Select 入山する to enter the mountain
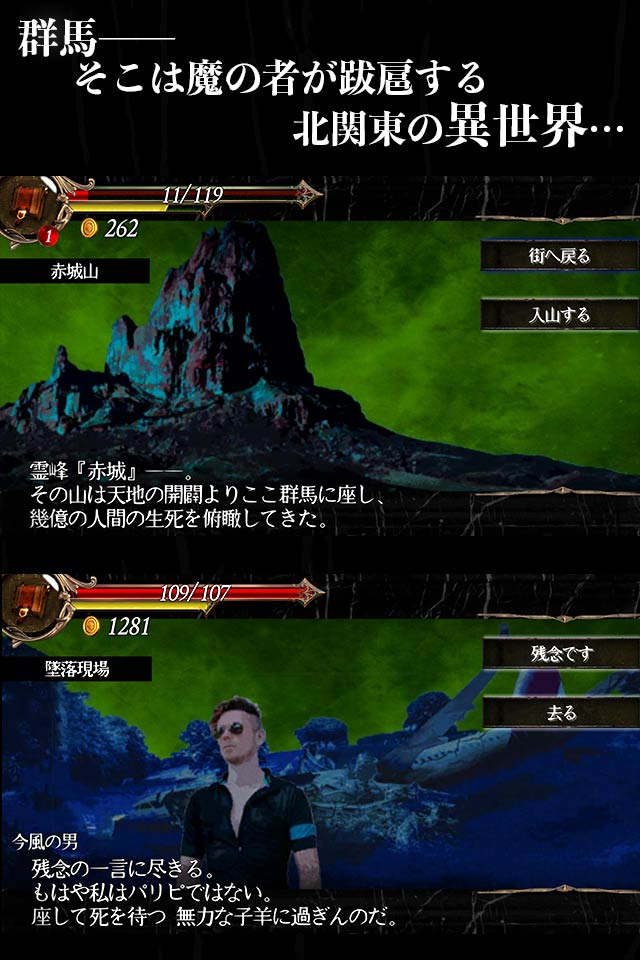The width and height of the screenshot is (640, 960). pyautogui.click(x=559, y=315)
